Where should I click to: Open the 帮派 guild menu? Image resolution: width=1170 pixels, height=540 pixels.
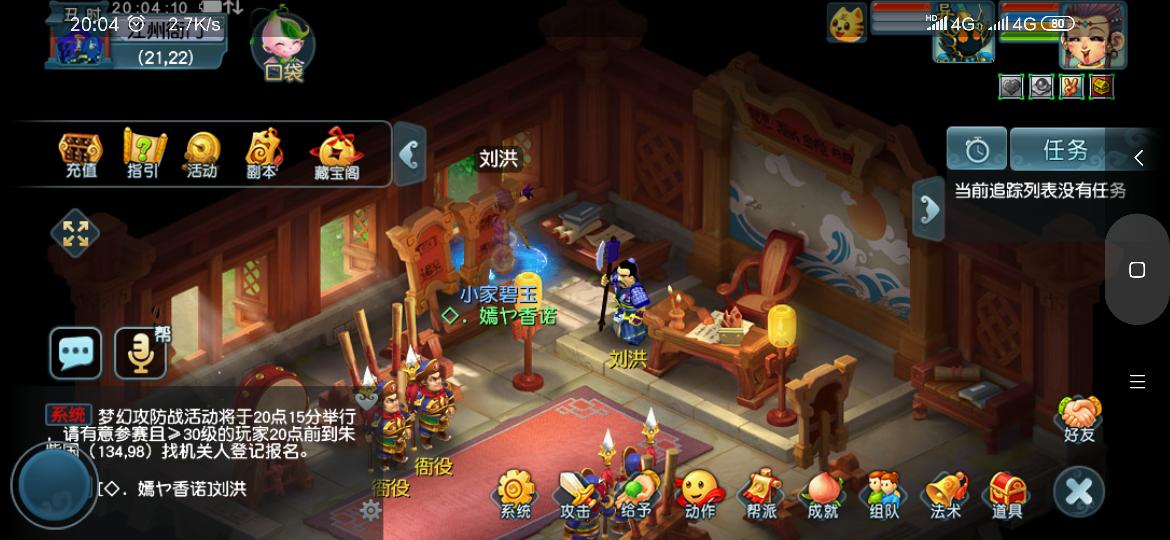tap(761, 494)
